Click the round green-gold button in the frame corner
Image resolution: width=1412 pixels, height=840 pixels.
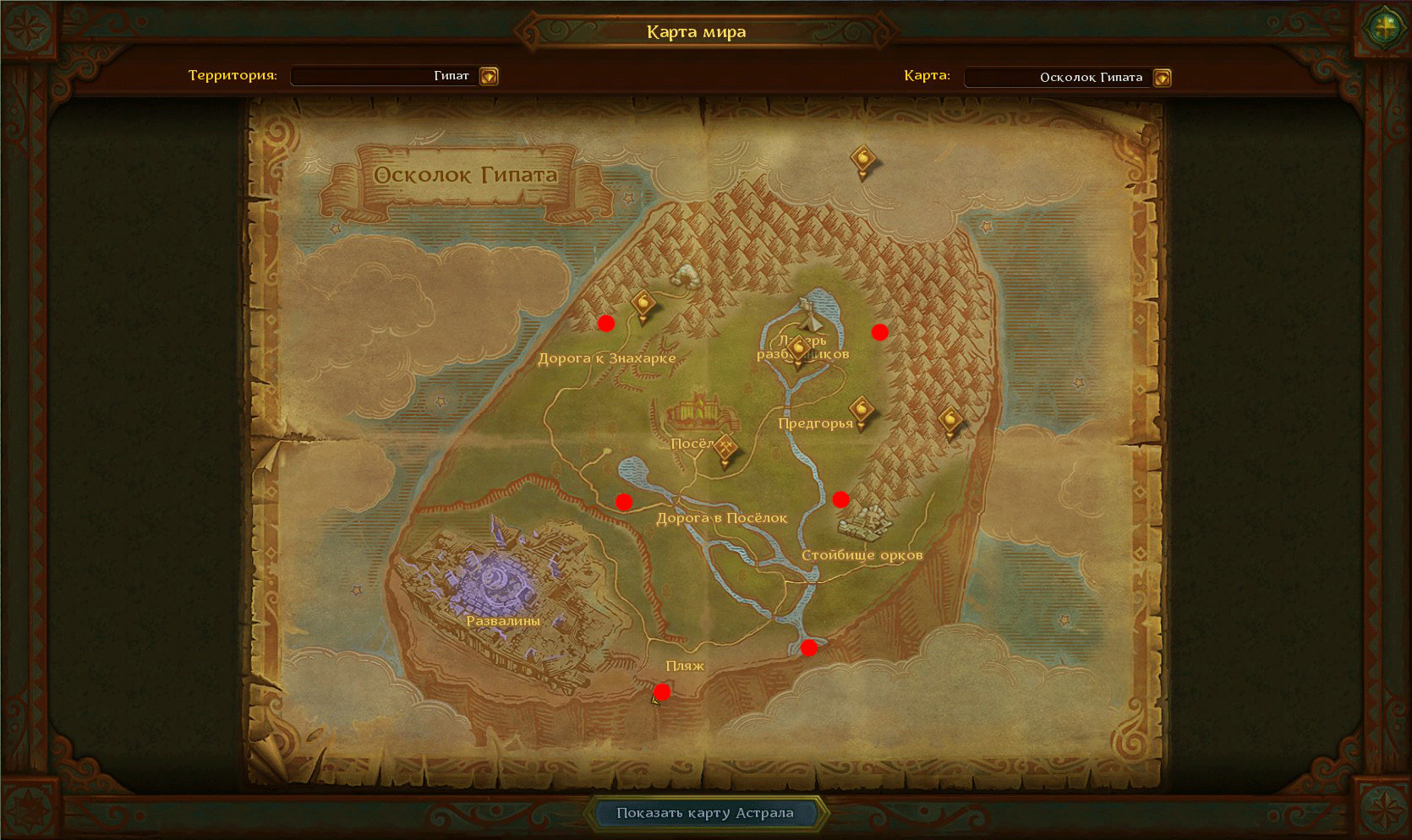1384,27
